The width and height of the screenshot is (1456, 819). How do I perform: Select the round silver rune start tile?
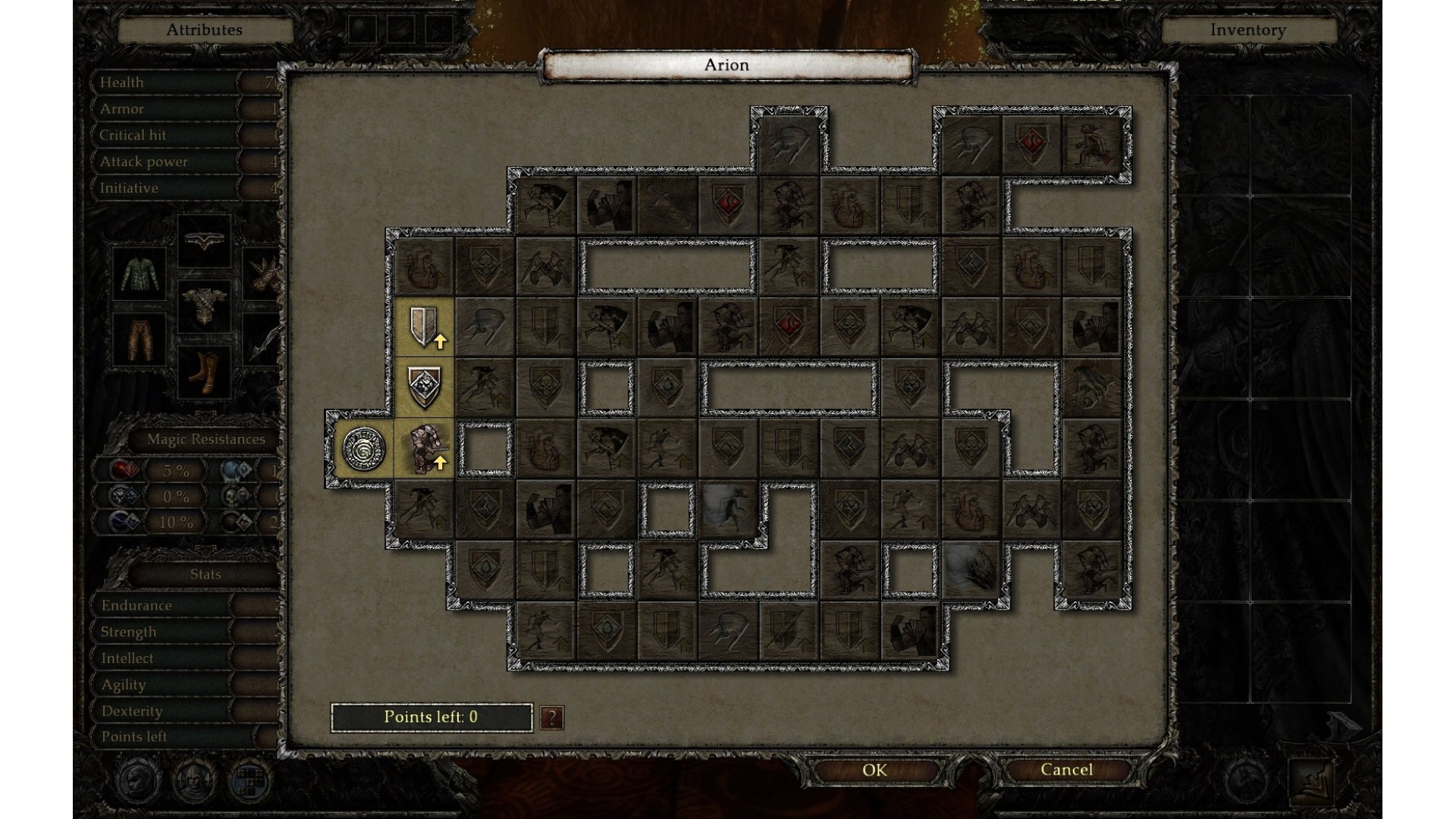(364, 449)
